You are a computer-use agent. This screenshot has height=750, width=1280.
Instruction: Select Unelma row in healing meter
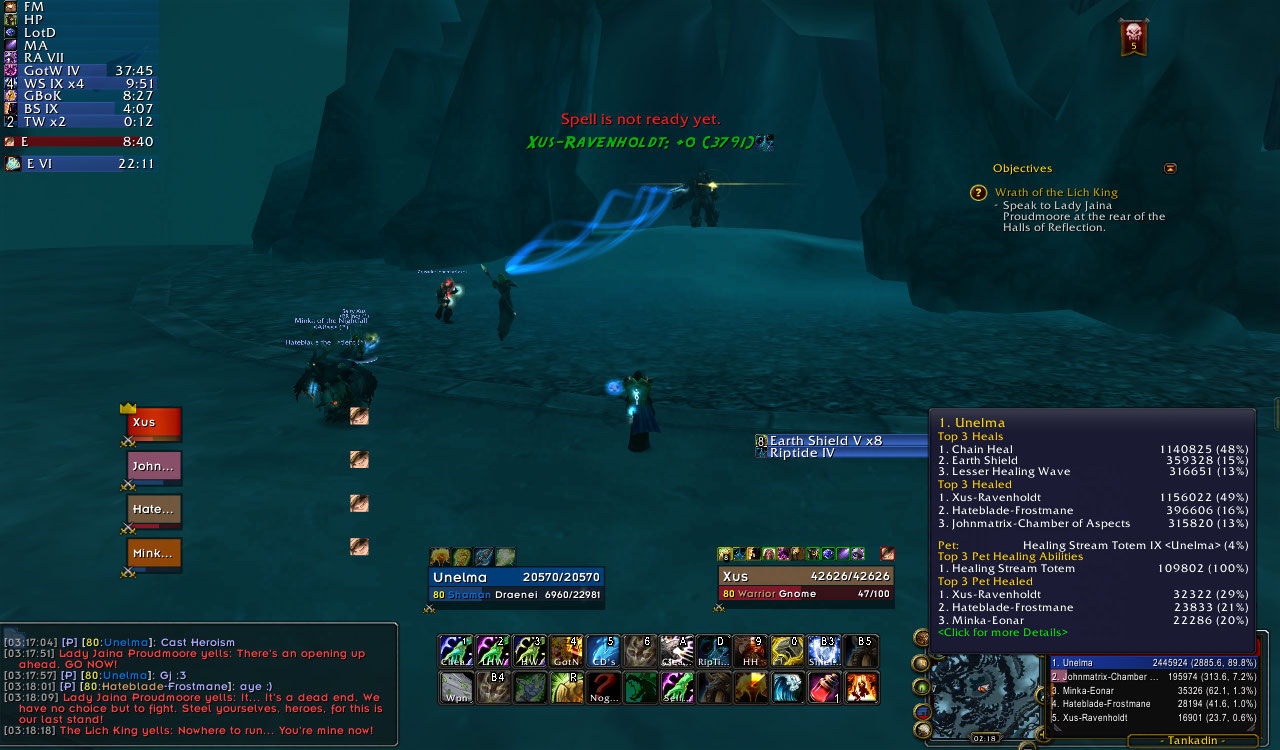coord(1150,662)
